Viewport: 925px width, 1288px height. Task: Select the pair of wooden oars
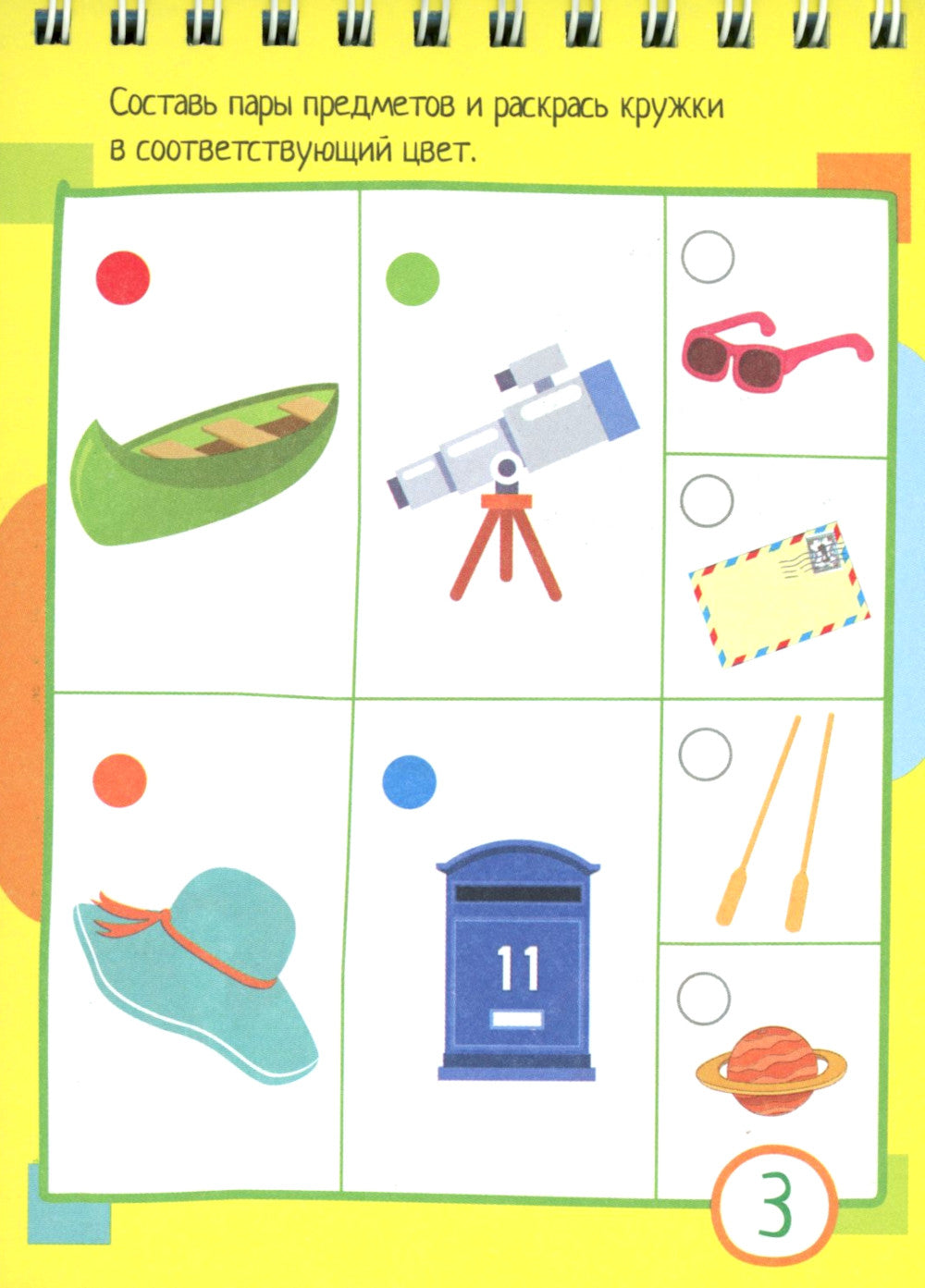pyautogui.click(x=777, y=821)
